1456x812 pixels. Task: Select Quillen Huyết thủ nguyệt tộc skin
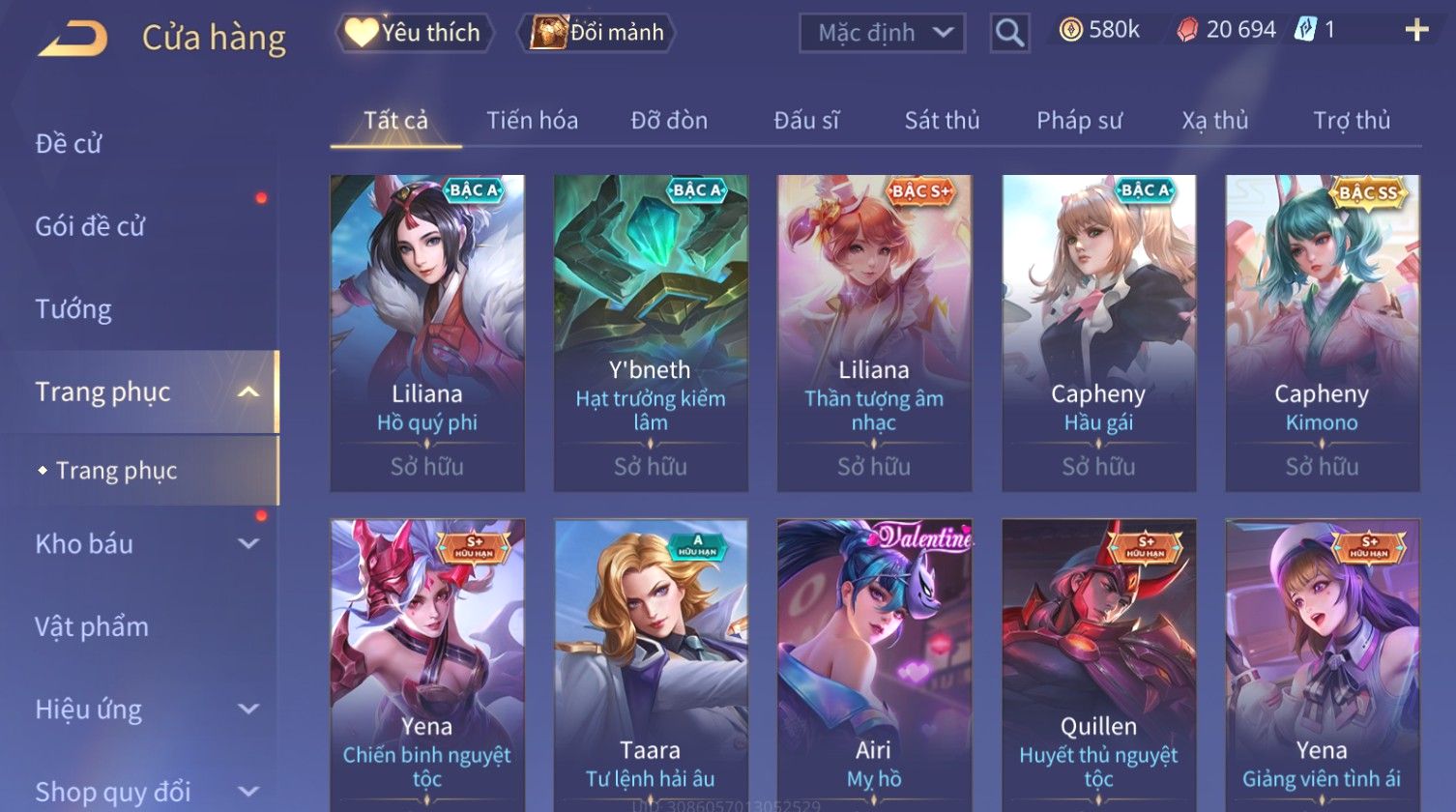1098,665
